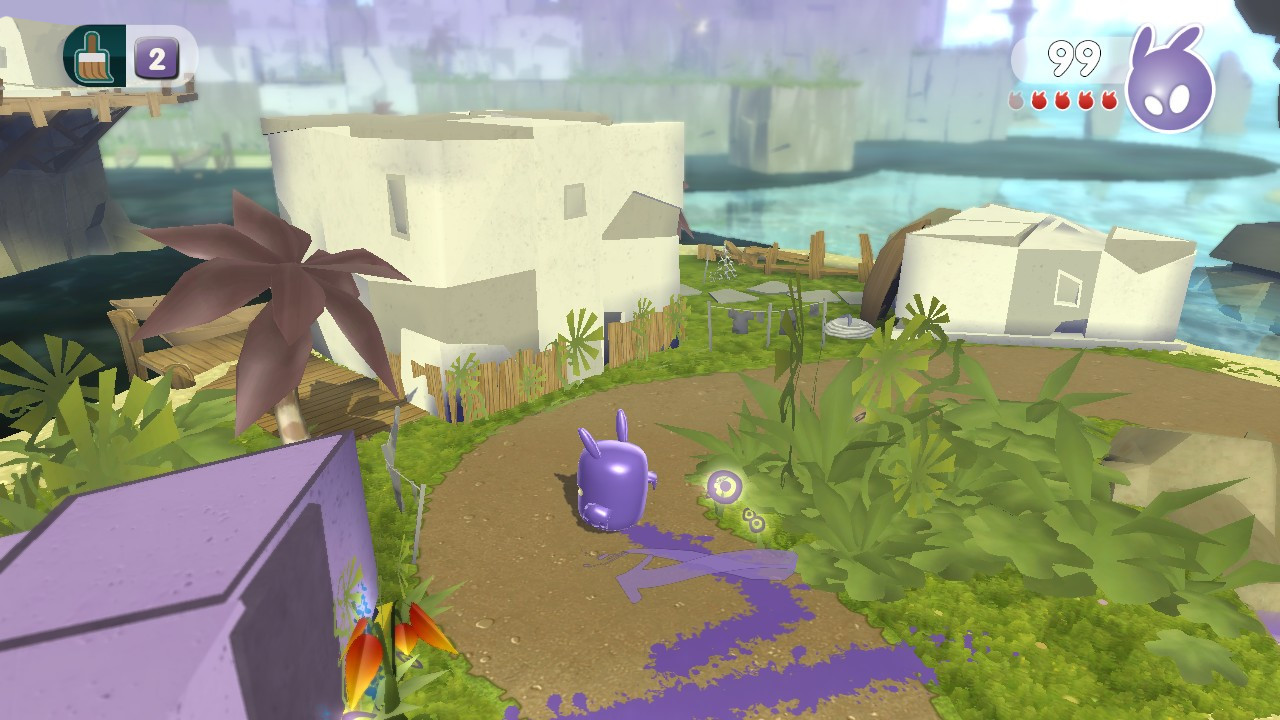Open the rounded counter box beside the brush

(x=157, y=56)
